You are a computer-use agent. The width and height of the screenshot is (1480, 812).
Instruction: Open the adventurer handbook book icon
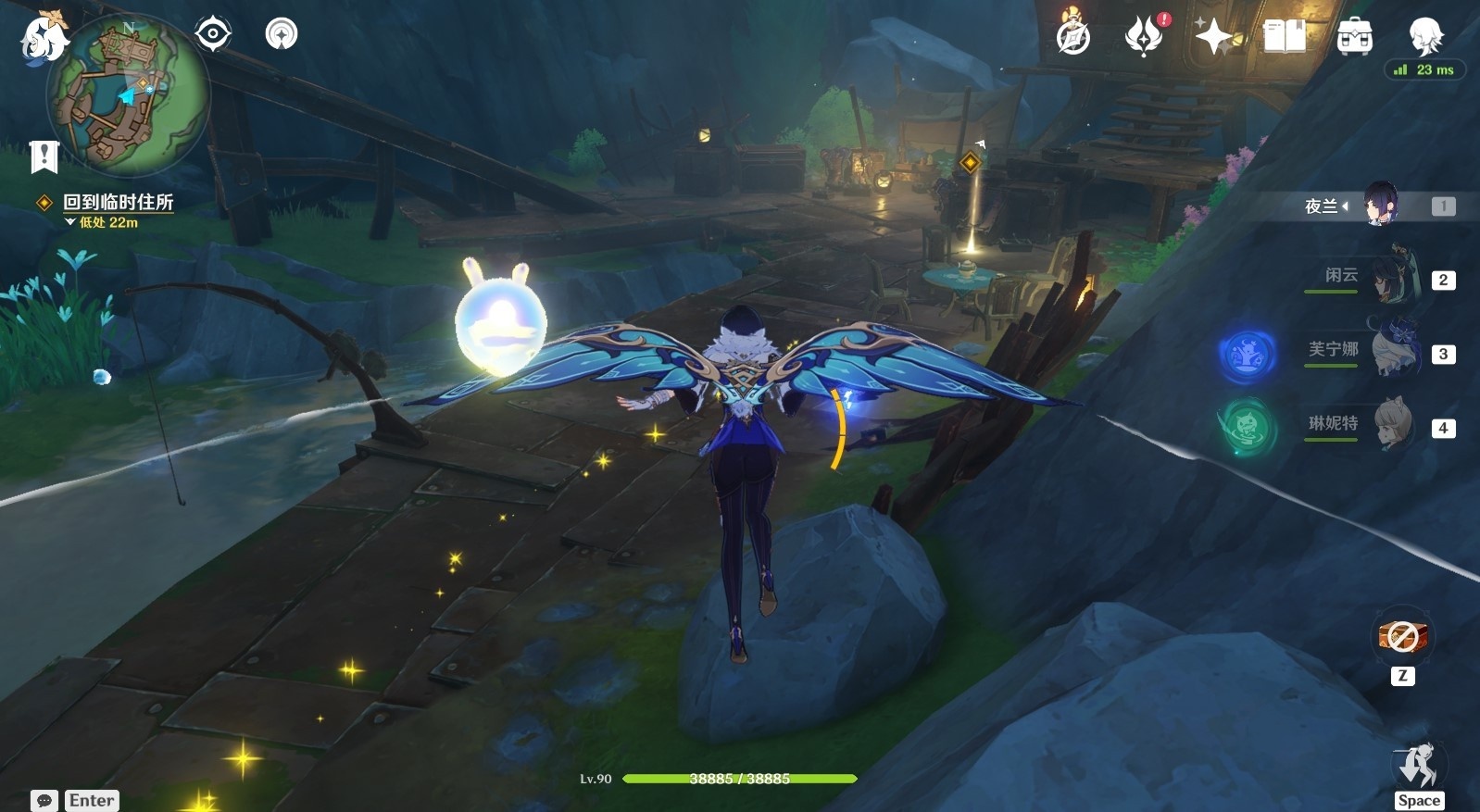coord(1284,37)
